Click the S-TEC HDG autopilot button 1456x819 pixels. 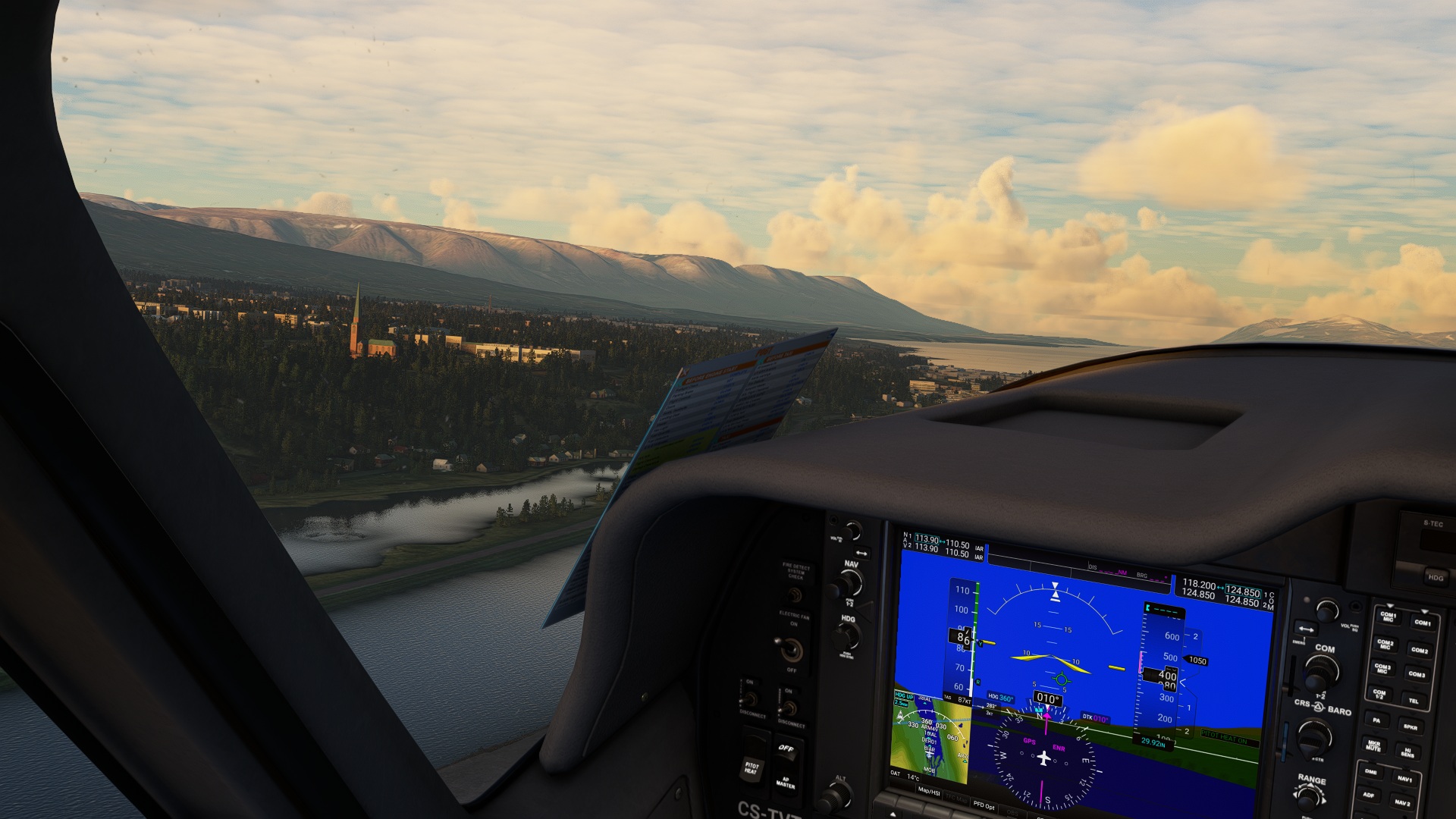(1436, 577)
